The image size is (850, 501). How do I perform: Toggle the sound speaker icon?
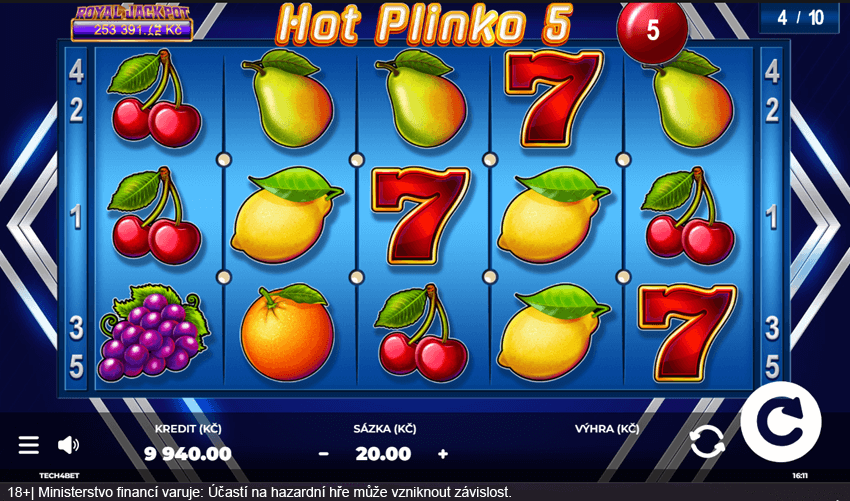pyautogui.click(x=68, y=445)
